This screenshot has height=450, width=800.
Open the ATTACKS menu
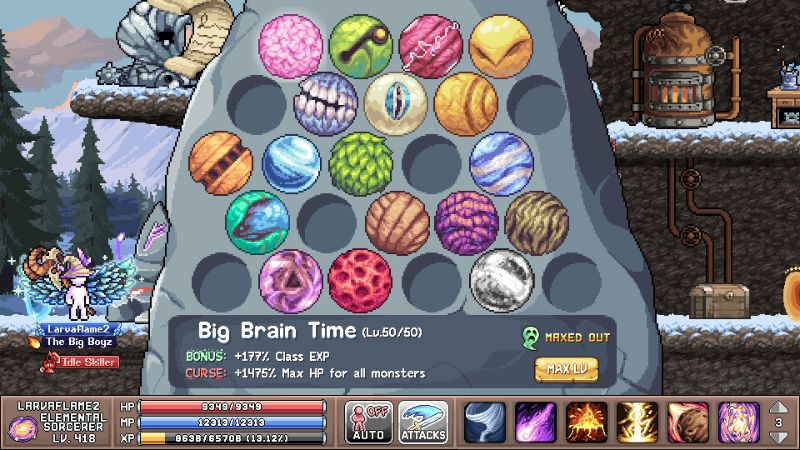coord(423,422)
